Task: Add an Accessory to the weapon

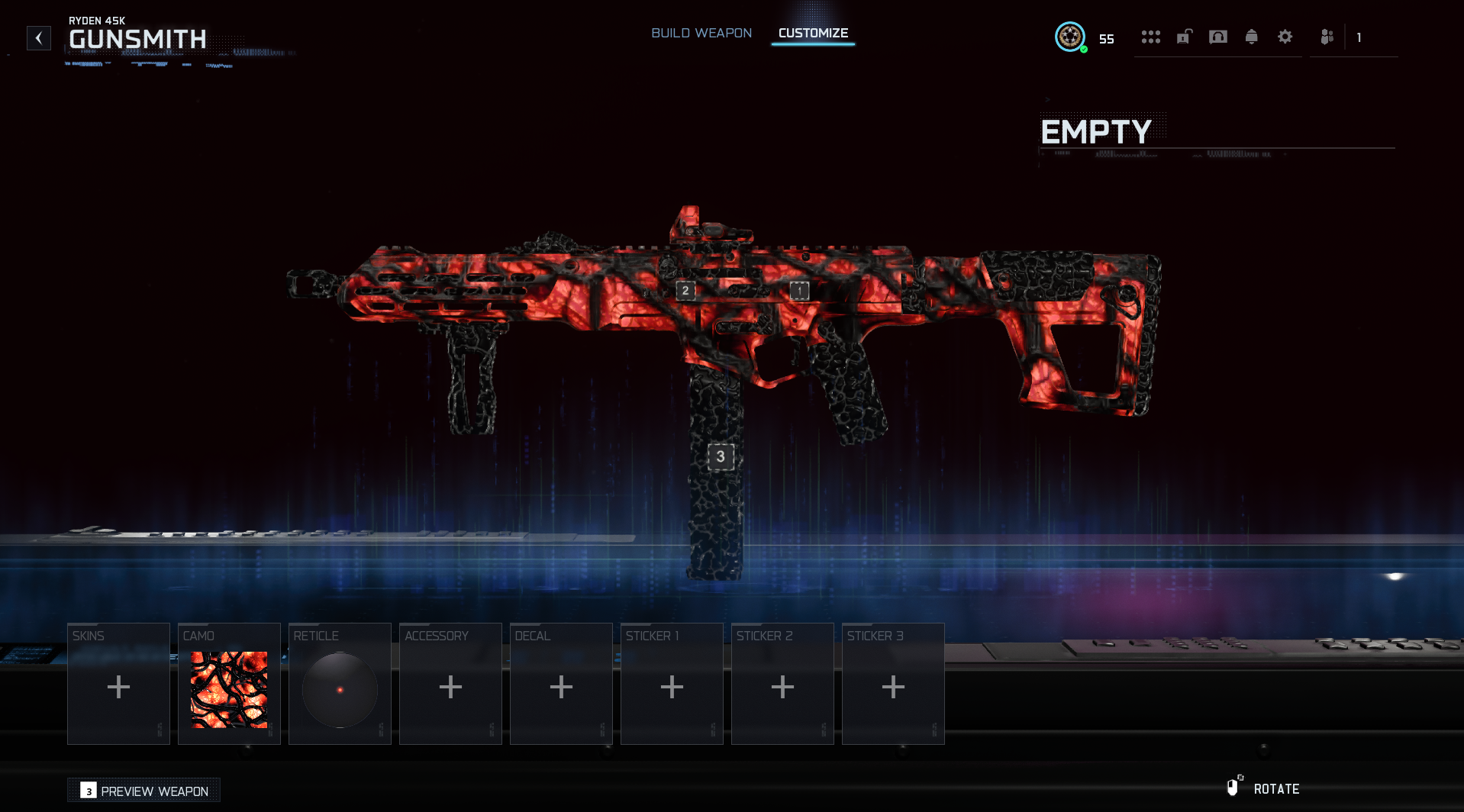Action: point(450,684)
